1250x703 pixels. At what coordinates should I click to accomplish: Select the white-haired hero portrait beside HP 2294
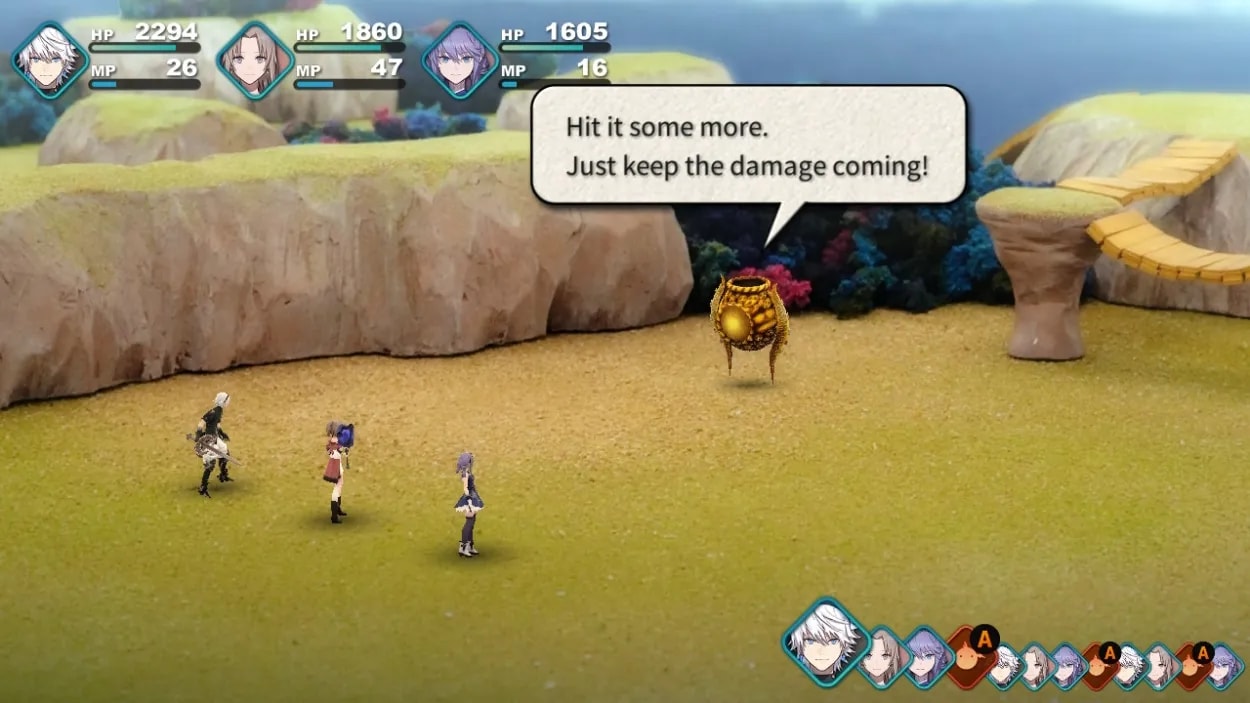50,60
